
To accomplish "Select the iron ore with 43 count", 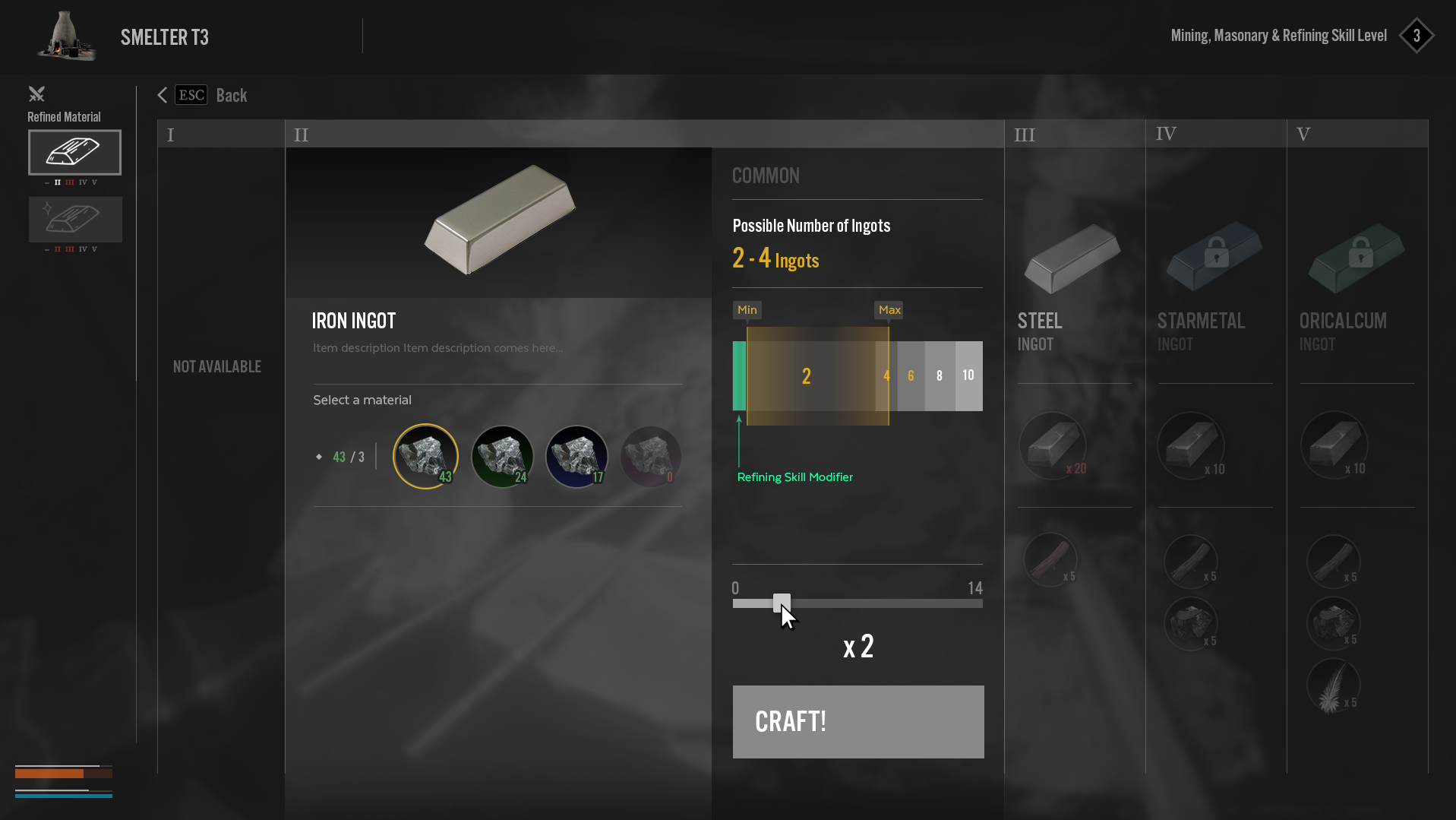I will pyautogui.click(x=425, y=456).
